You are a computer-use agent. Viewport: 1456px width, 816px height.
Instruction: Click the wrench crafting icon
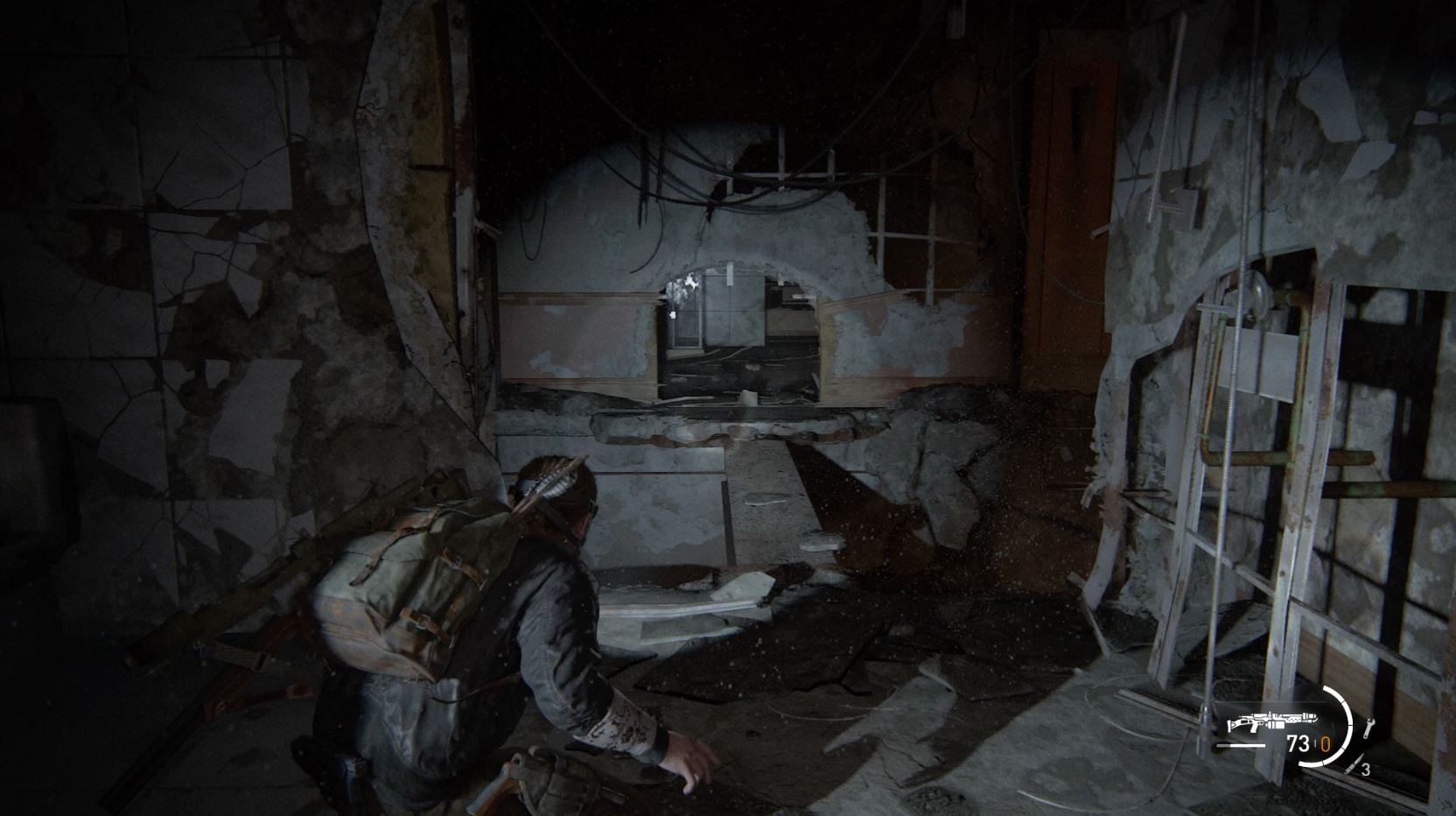(1369, 727)
